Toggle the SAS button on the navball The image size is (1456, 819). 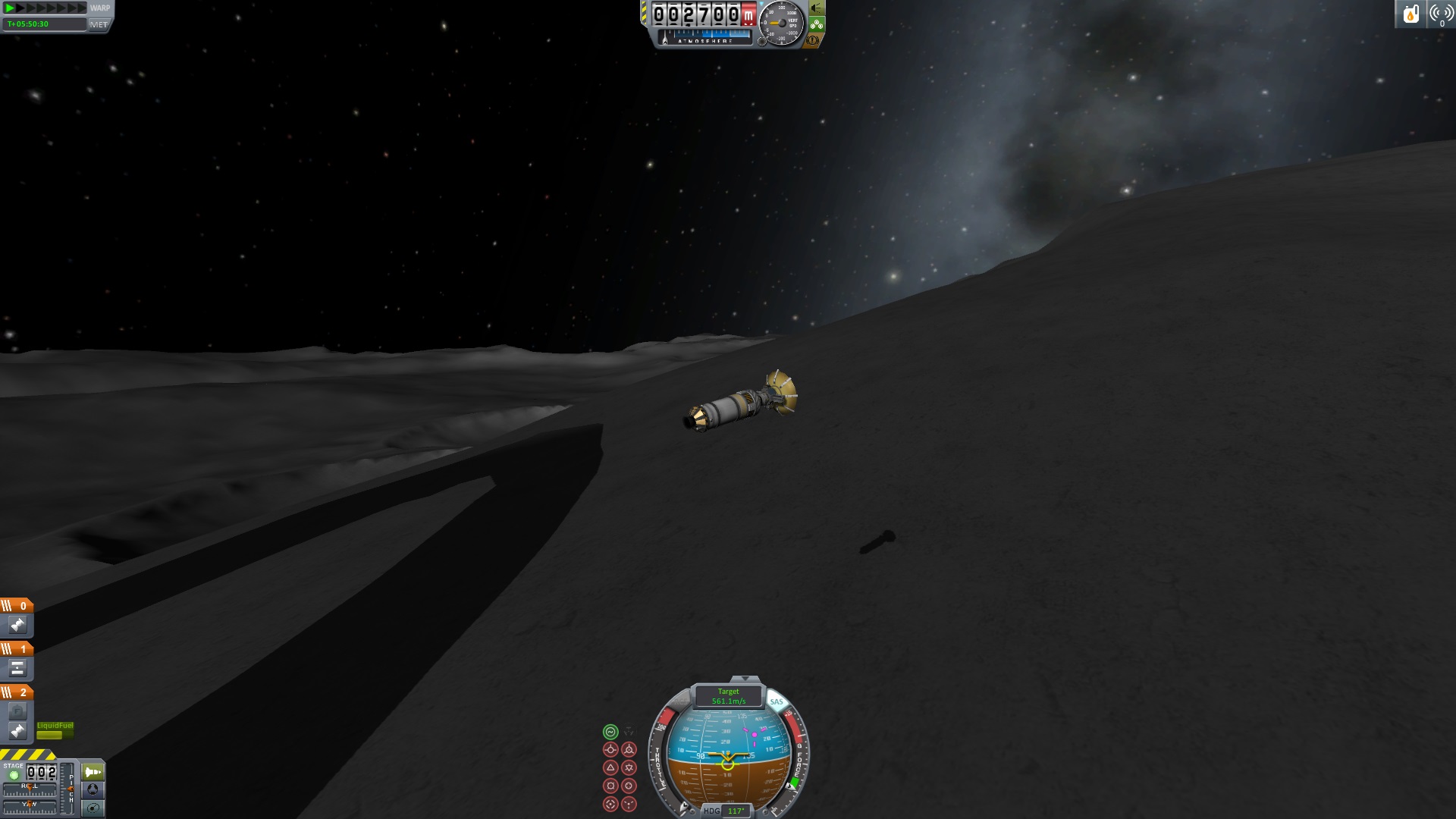tap(776, 701)
